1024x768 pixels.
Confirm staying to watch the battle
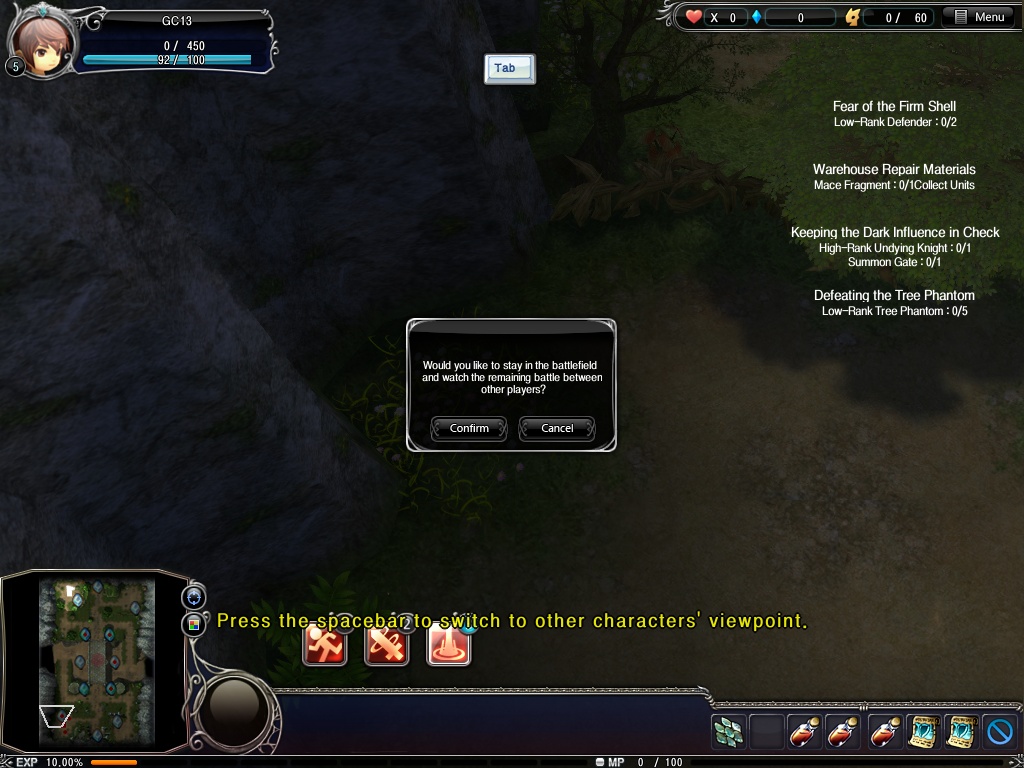[x=469, y=428]
